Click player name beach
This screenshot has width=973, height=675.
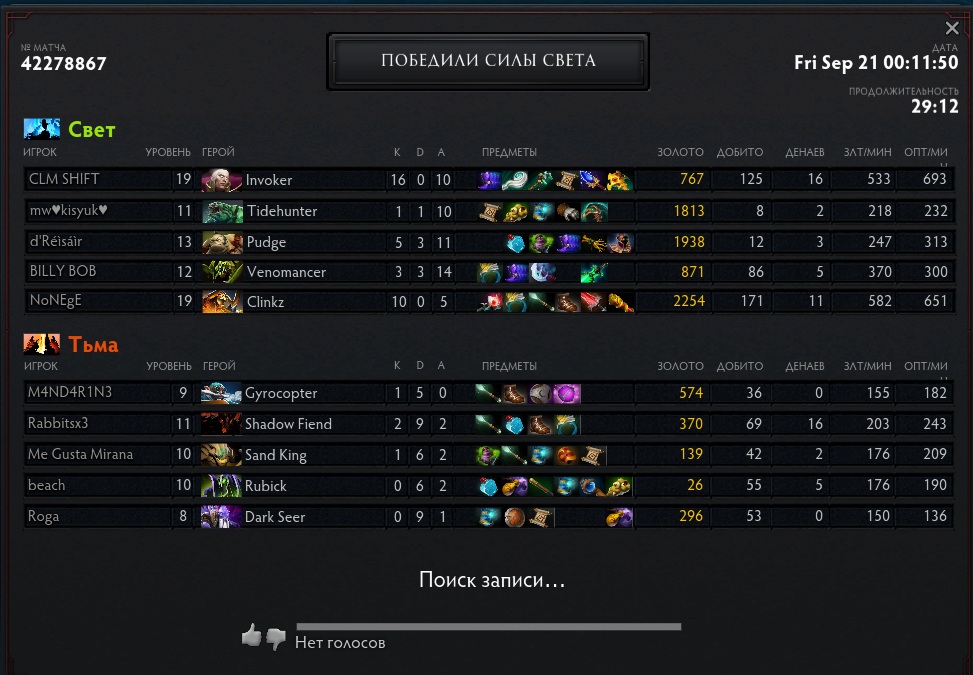[x=47, y=486]
